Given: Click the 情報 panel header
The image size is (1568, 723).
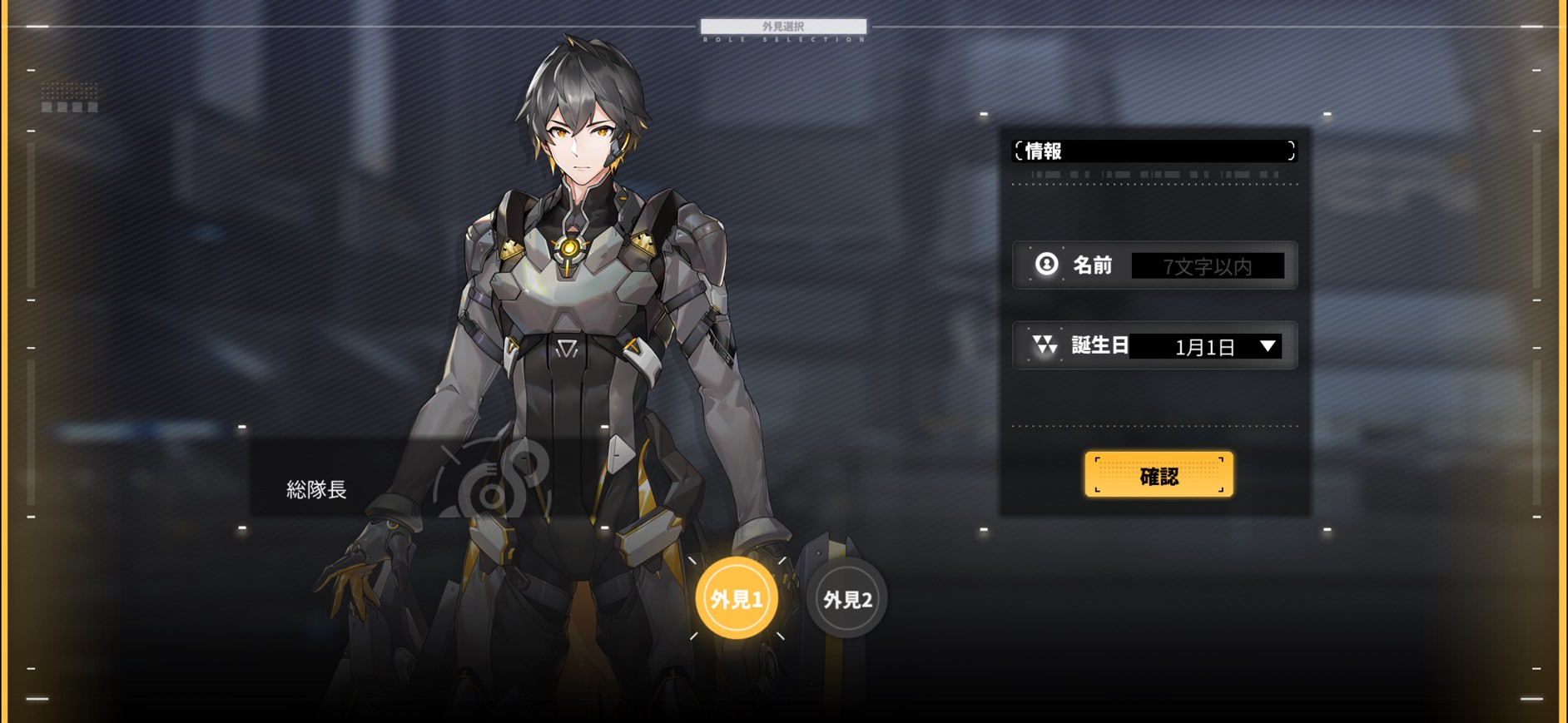Looking at the screenshot, I should [1153, 151].
